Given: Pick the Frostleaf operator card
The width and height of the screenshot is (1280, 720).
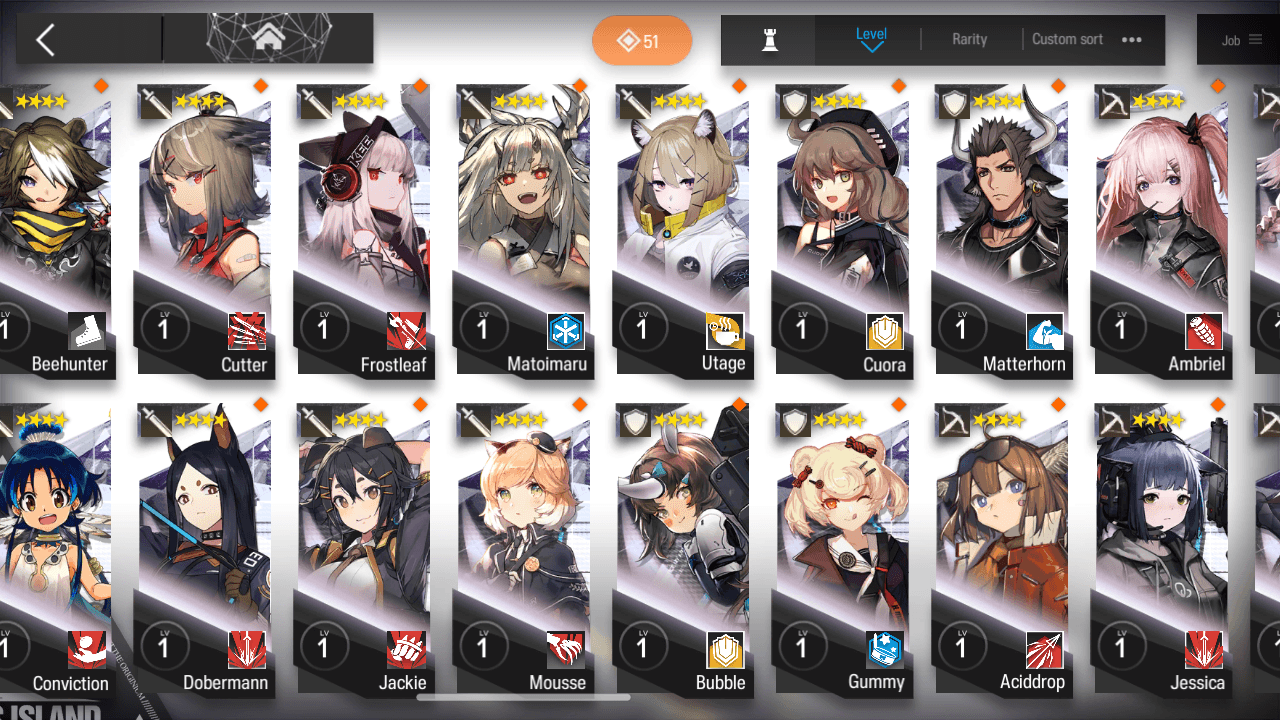Looking at the screenshot, I should pos(363,230).
